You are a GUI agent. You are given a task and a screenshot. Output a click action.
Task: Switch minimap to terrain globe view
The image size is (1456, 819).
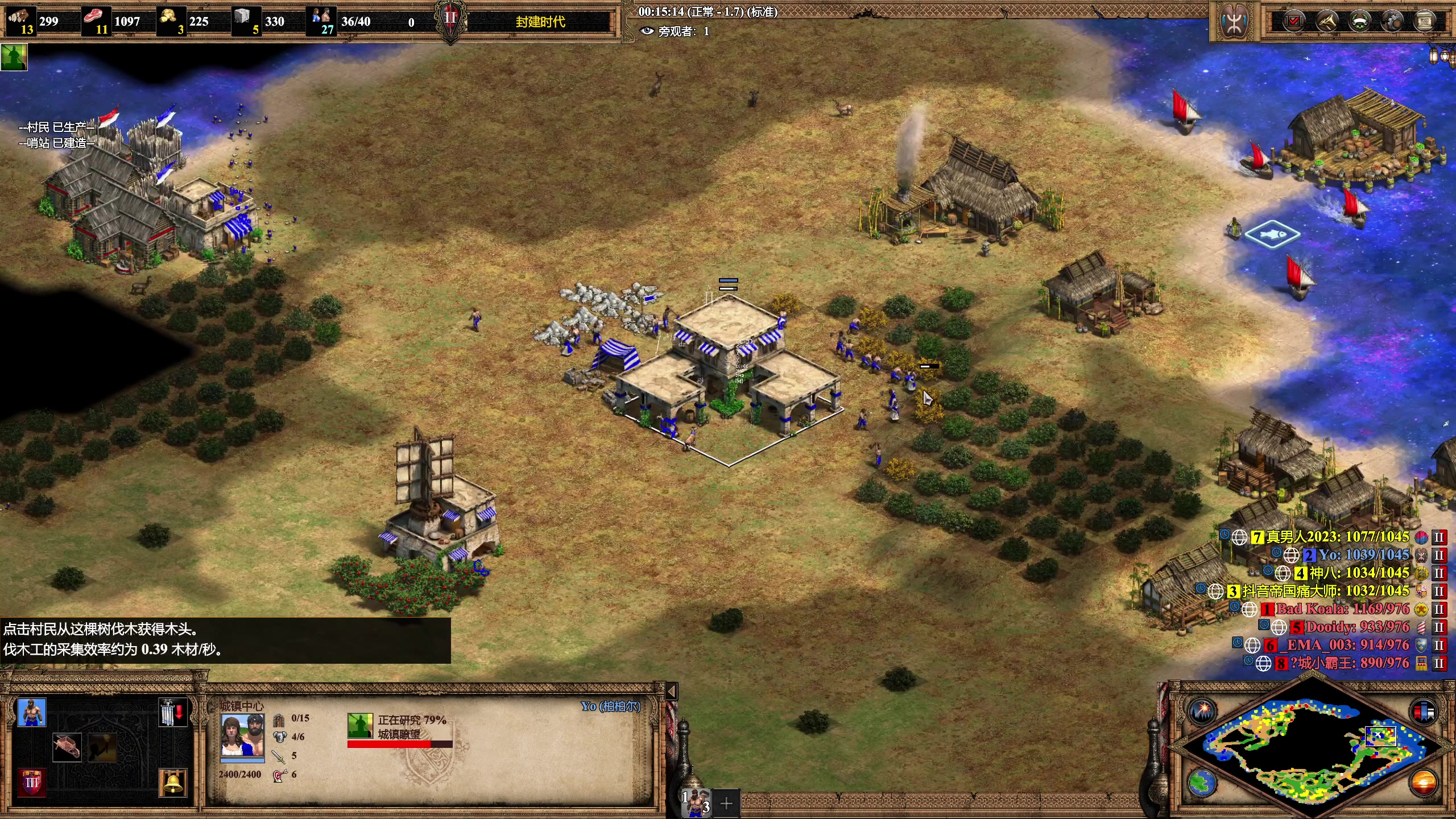[x=1202, y=783]
